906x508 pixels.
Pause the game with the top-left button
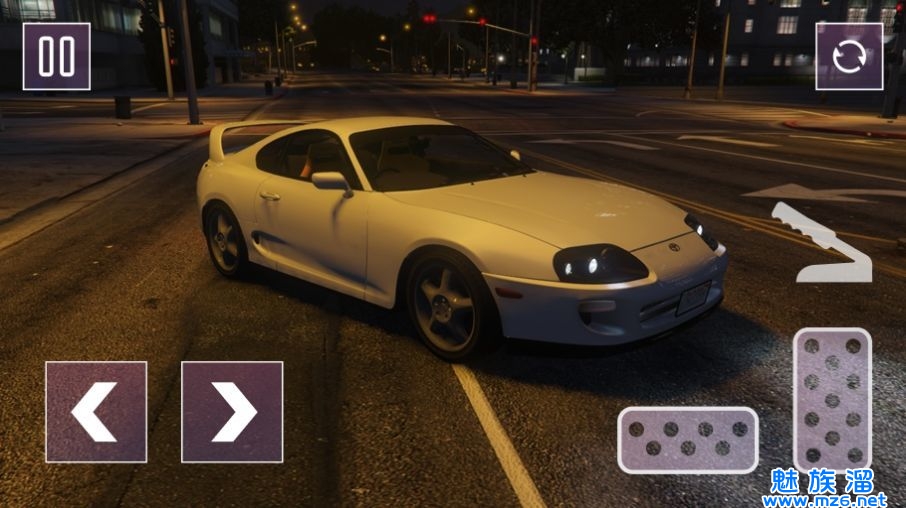point(57,57)
